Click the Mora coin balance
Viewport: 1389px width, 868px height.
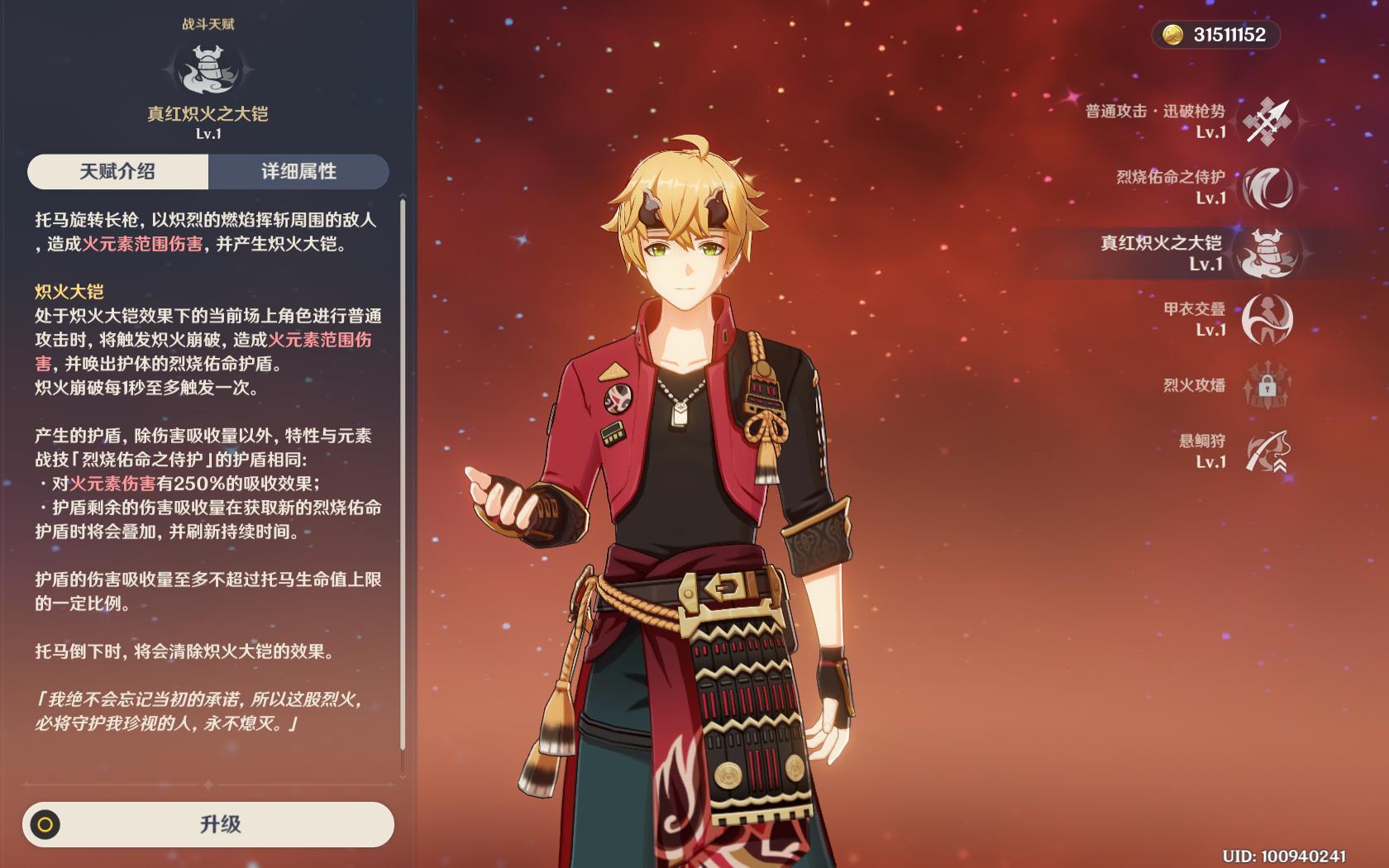pos(1215,35)
